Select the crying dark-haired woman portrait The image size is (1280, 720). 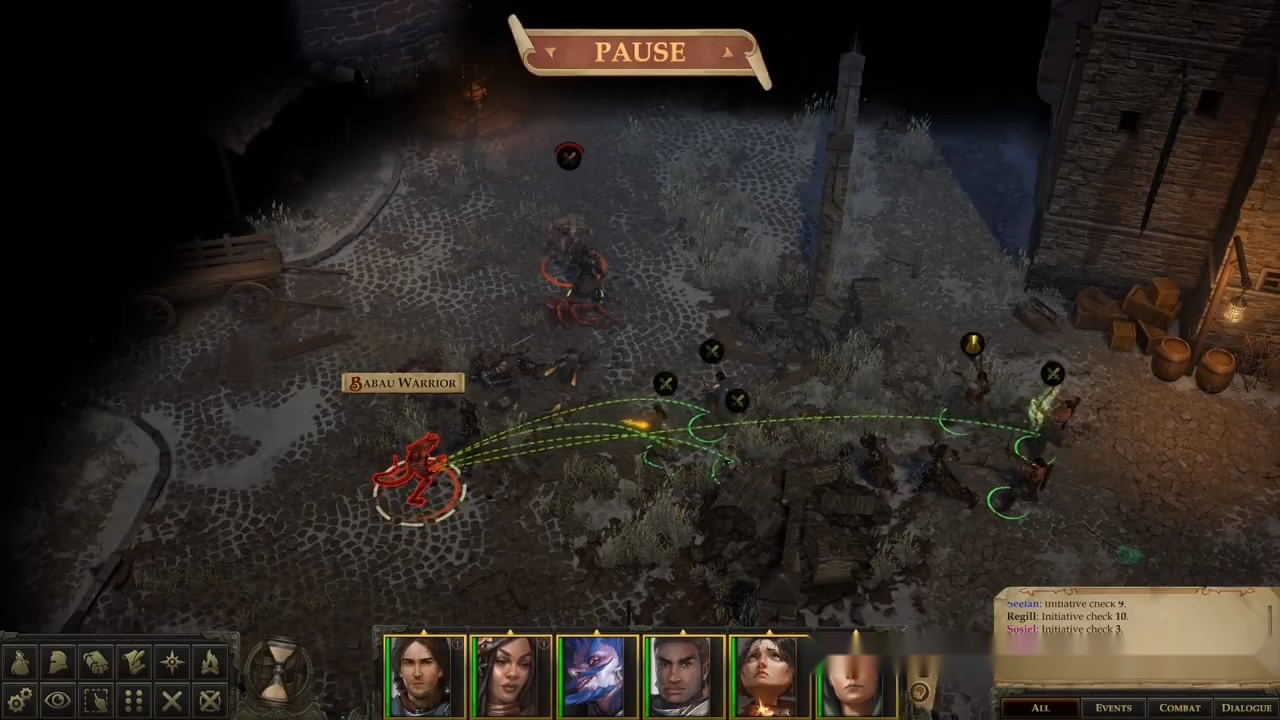pos(769,677)
